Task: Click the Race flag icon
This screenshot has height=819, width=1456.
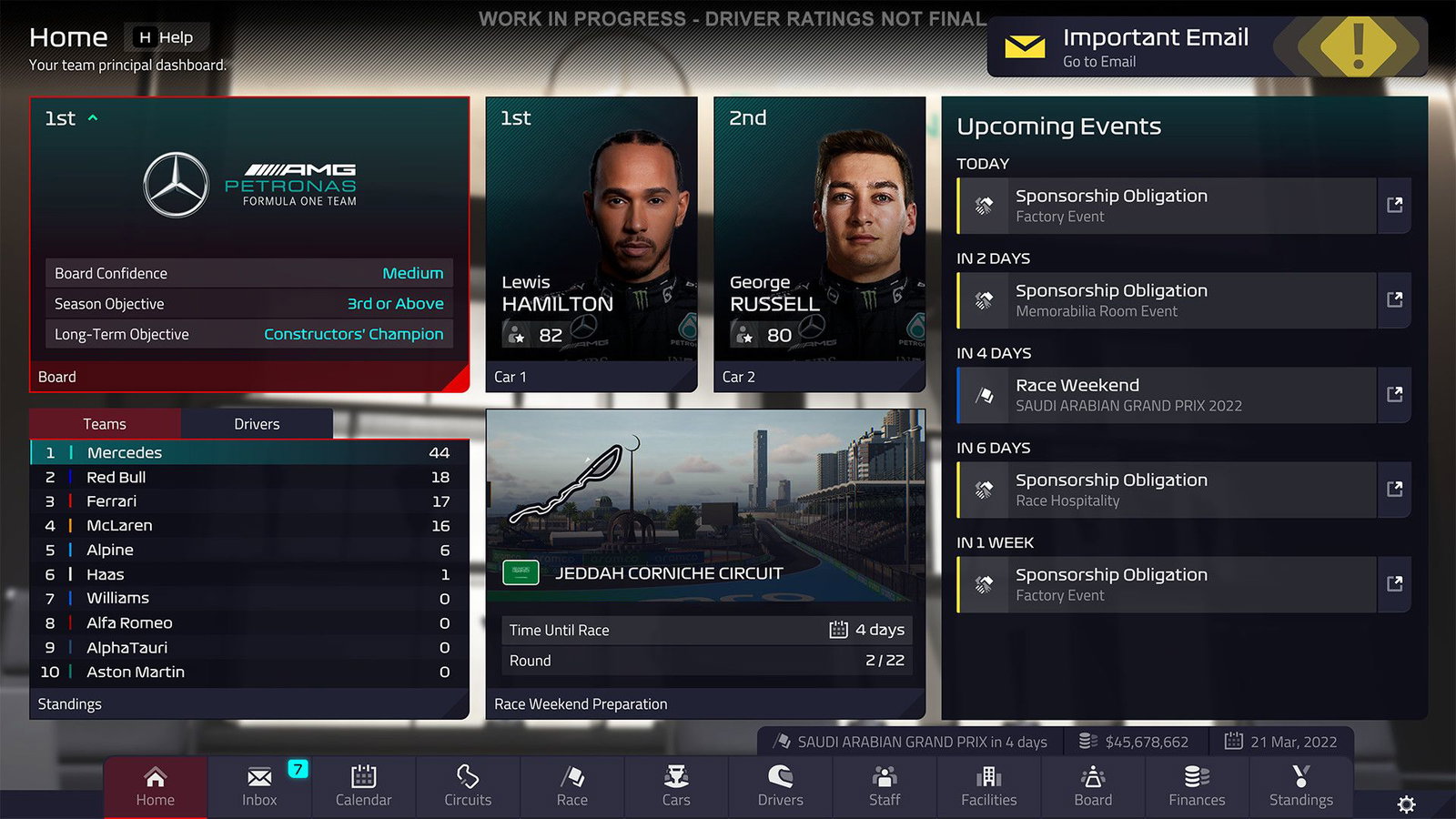Action: pos(571,785)
